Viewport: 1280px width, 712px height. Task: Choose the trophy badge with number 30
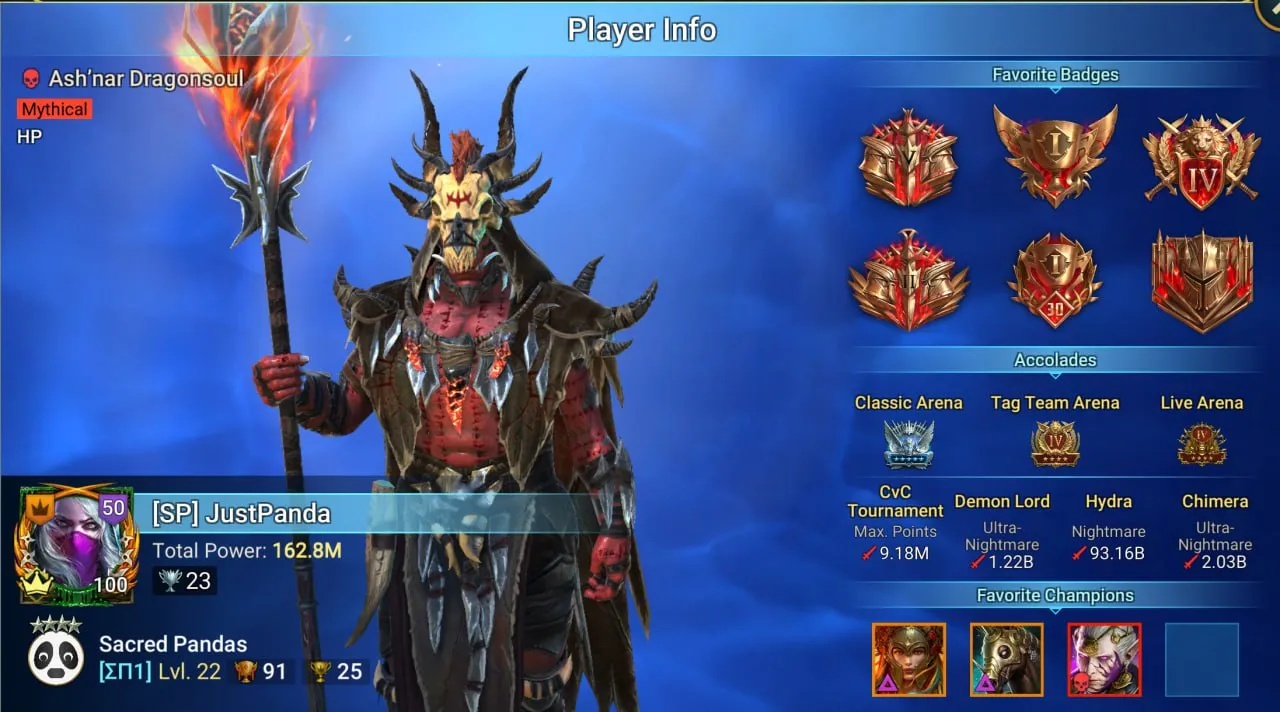(1055, 281)
